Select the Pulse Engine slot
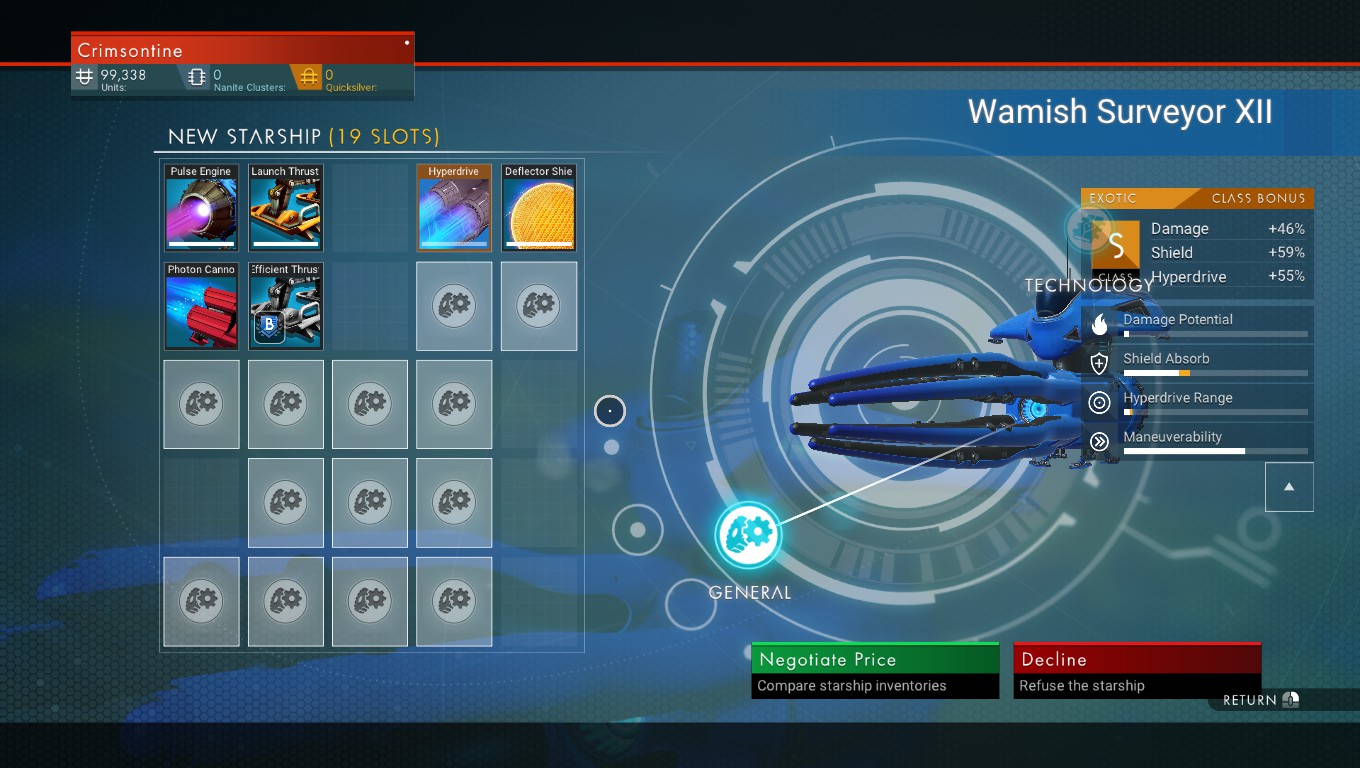This screenshot has height=768, width=1360. click(201, 208)
